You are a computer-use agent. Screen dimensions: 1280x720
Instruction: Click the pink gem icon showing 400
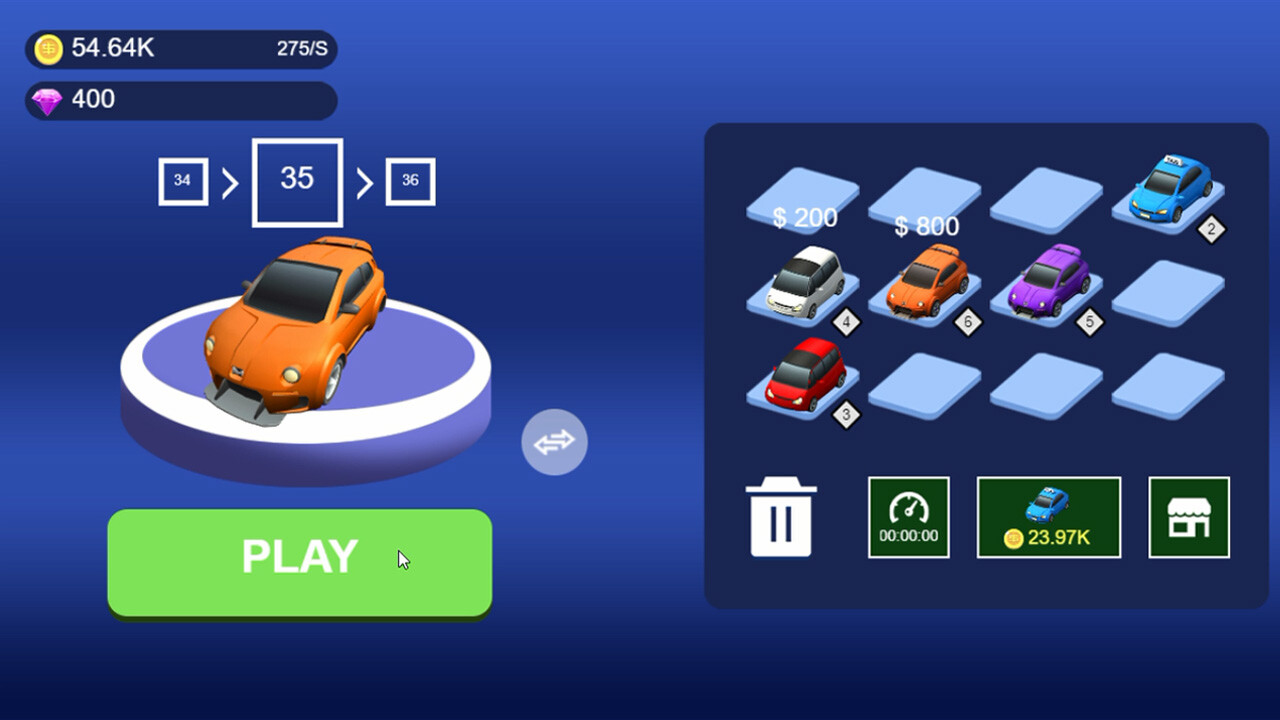click(47, 99)
